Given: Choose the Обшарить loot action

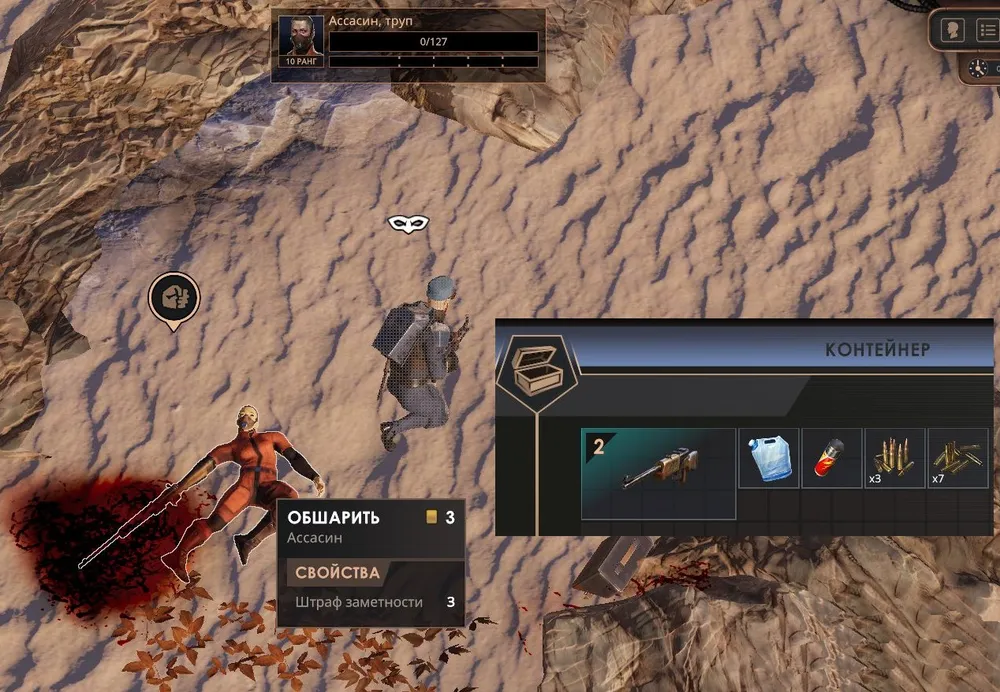Looking at the screenshot, I should (x=334, y=517).
